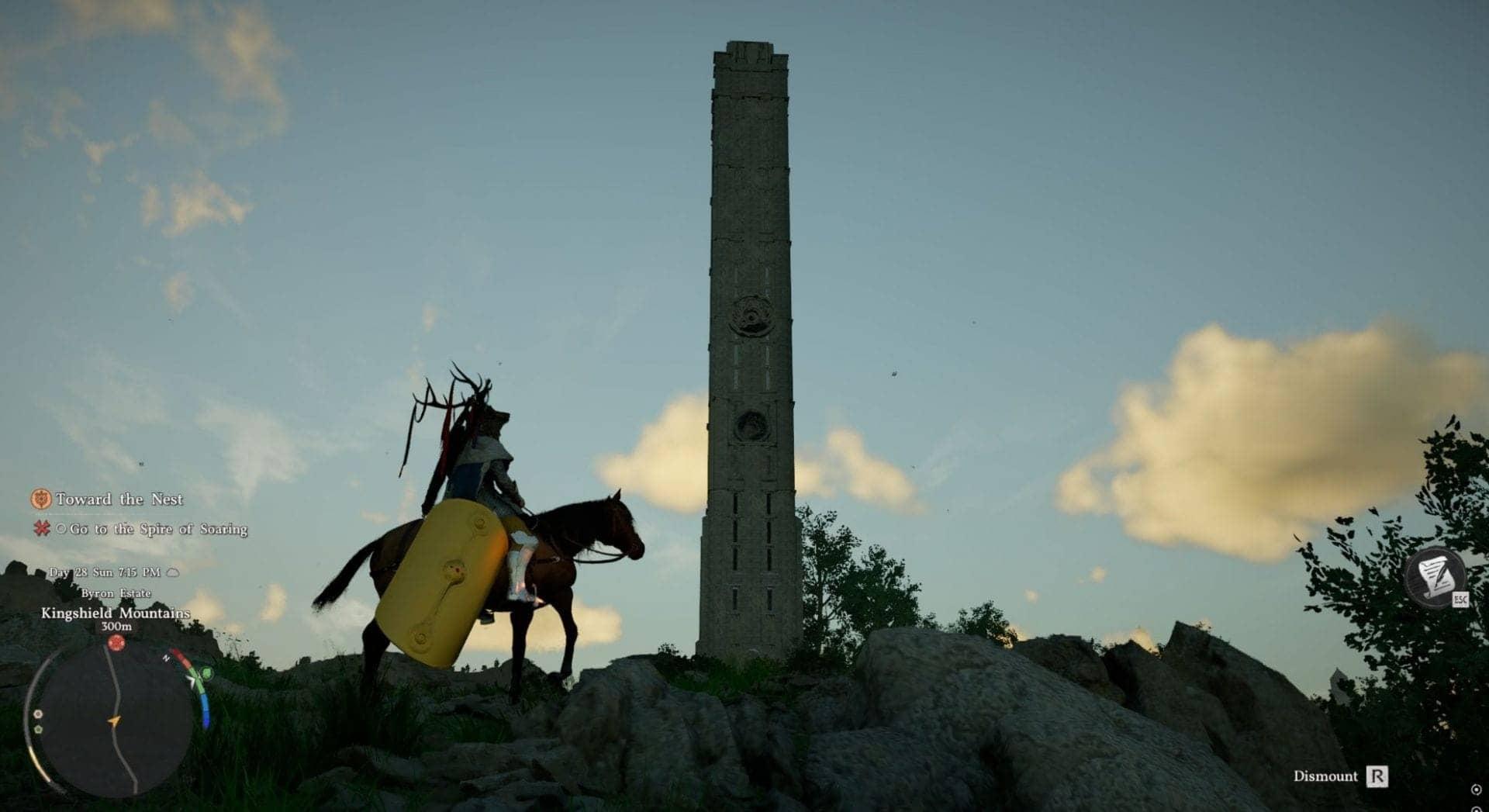Click the green pentagon marker on the minimap

tap(38, 730)
